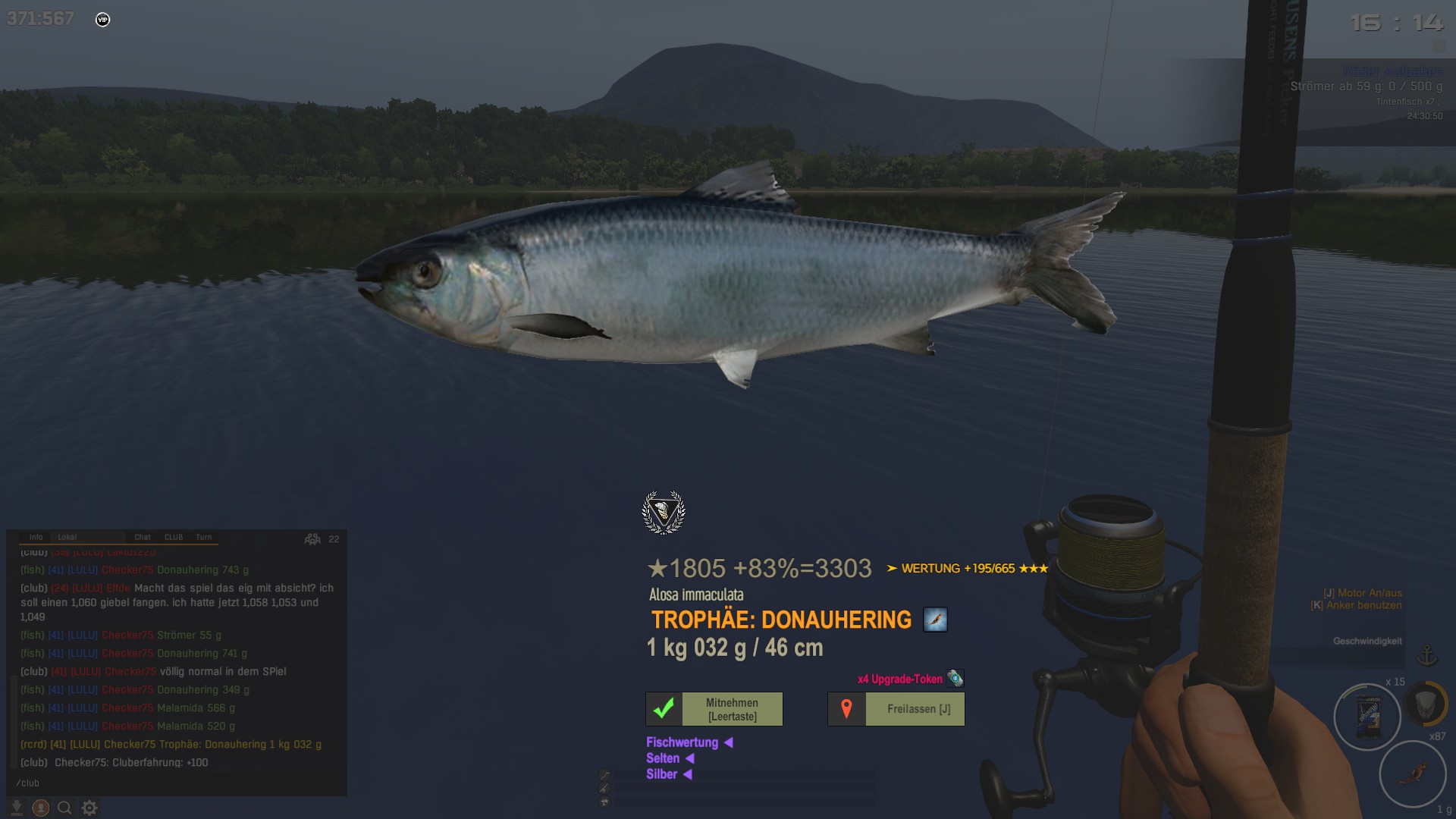Click the magnifying glass search icon
This screenshot has height=819, width=1456.
(65, 808)
